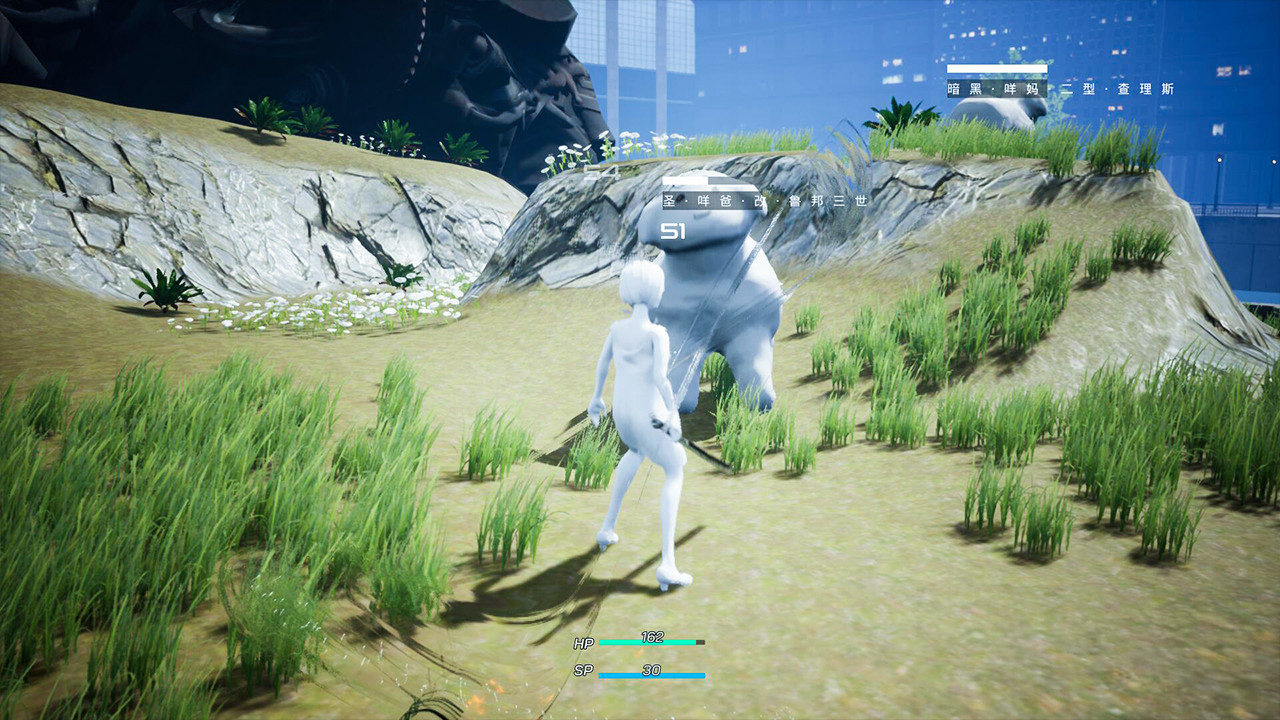Screen dimensions: 1280x720
Task: Click the HP value 162
Action: (x=651, y=638)
